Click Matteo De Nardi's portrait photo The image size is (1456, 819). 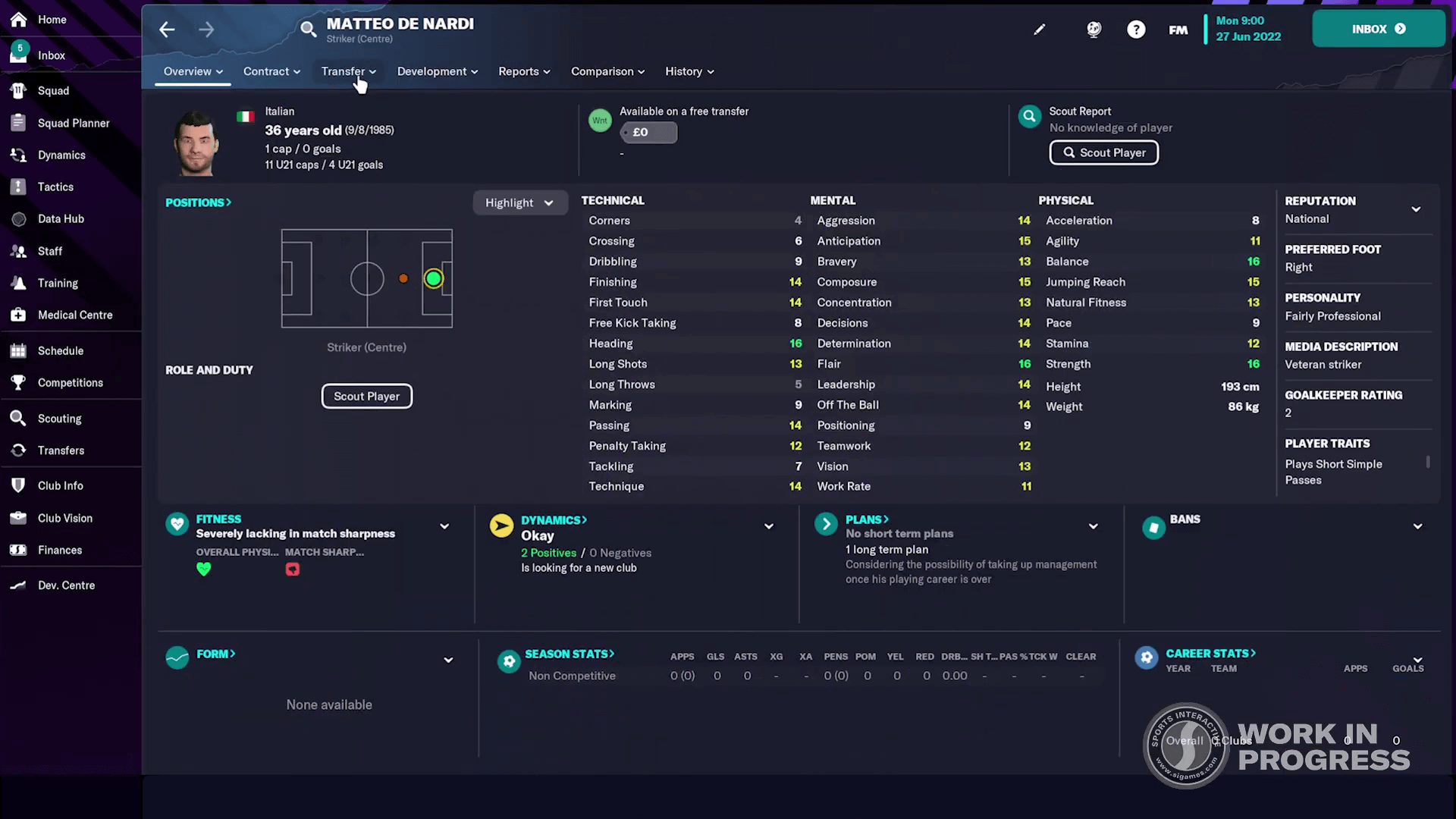[x=195, y=141]
